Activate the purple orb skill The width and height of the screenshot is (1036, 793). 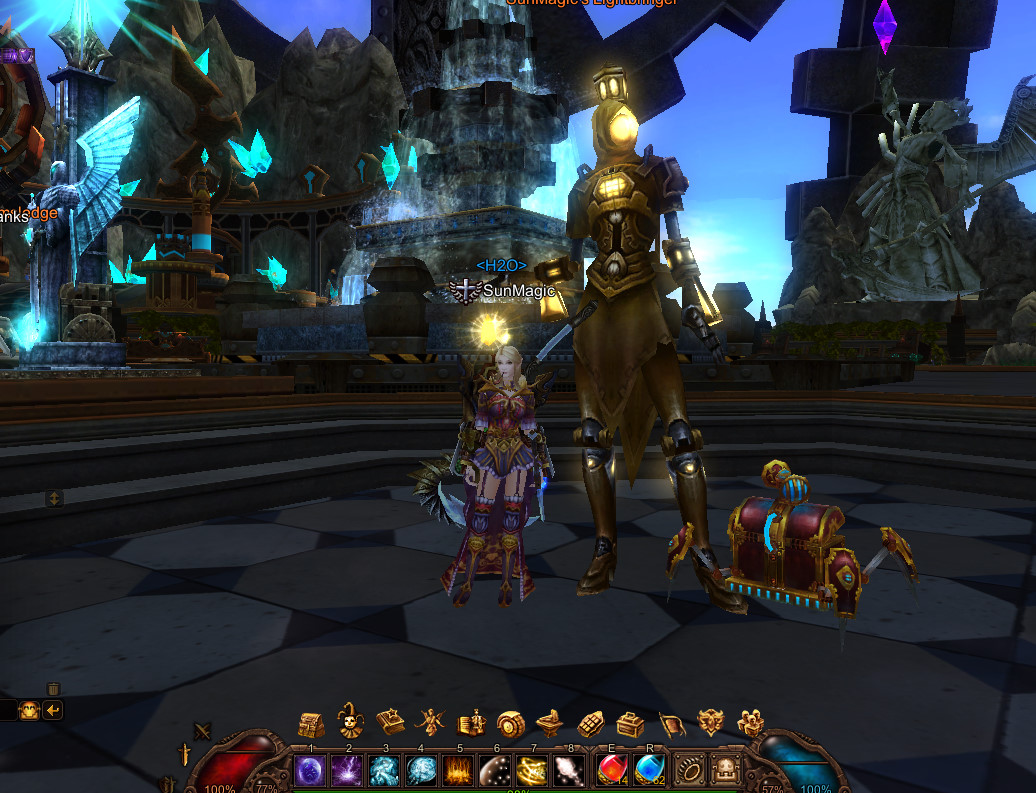(x=311, y=770)
